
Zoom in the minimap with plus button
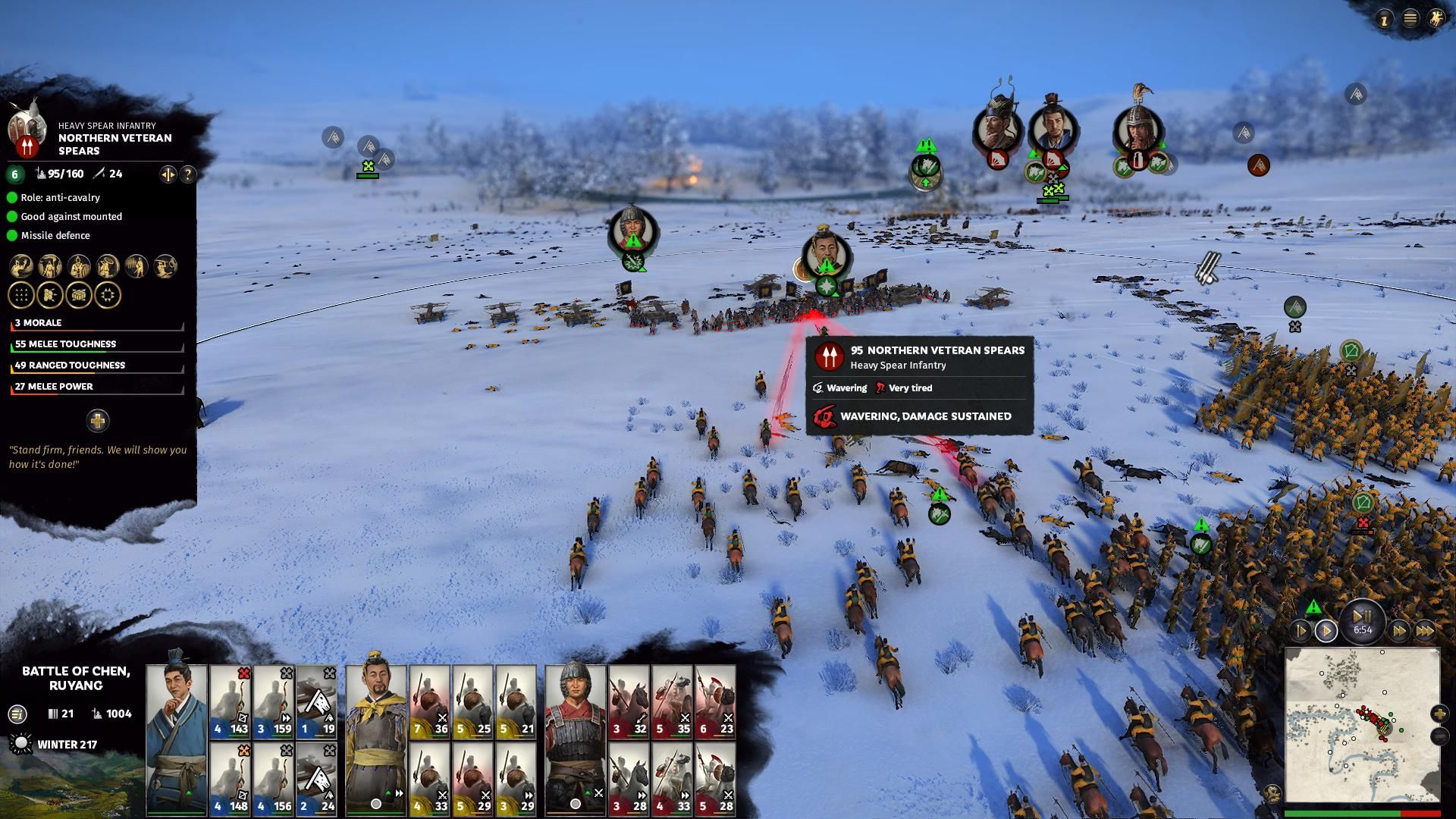pyautogui.click(x=1439, y=714)
